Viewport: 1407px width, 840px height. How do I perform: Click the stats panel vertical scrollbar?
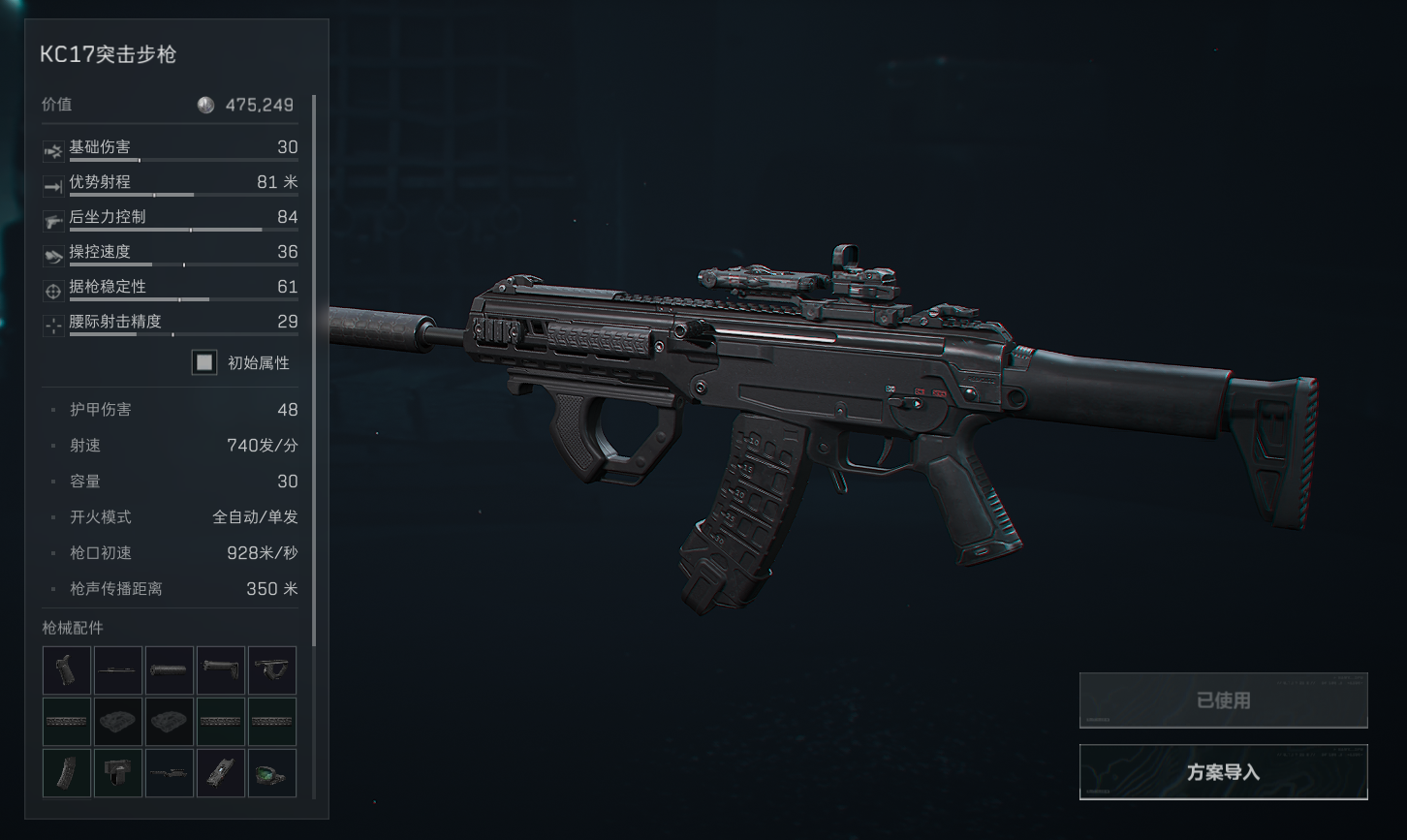(x=314, y=368)
